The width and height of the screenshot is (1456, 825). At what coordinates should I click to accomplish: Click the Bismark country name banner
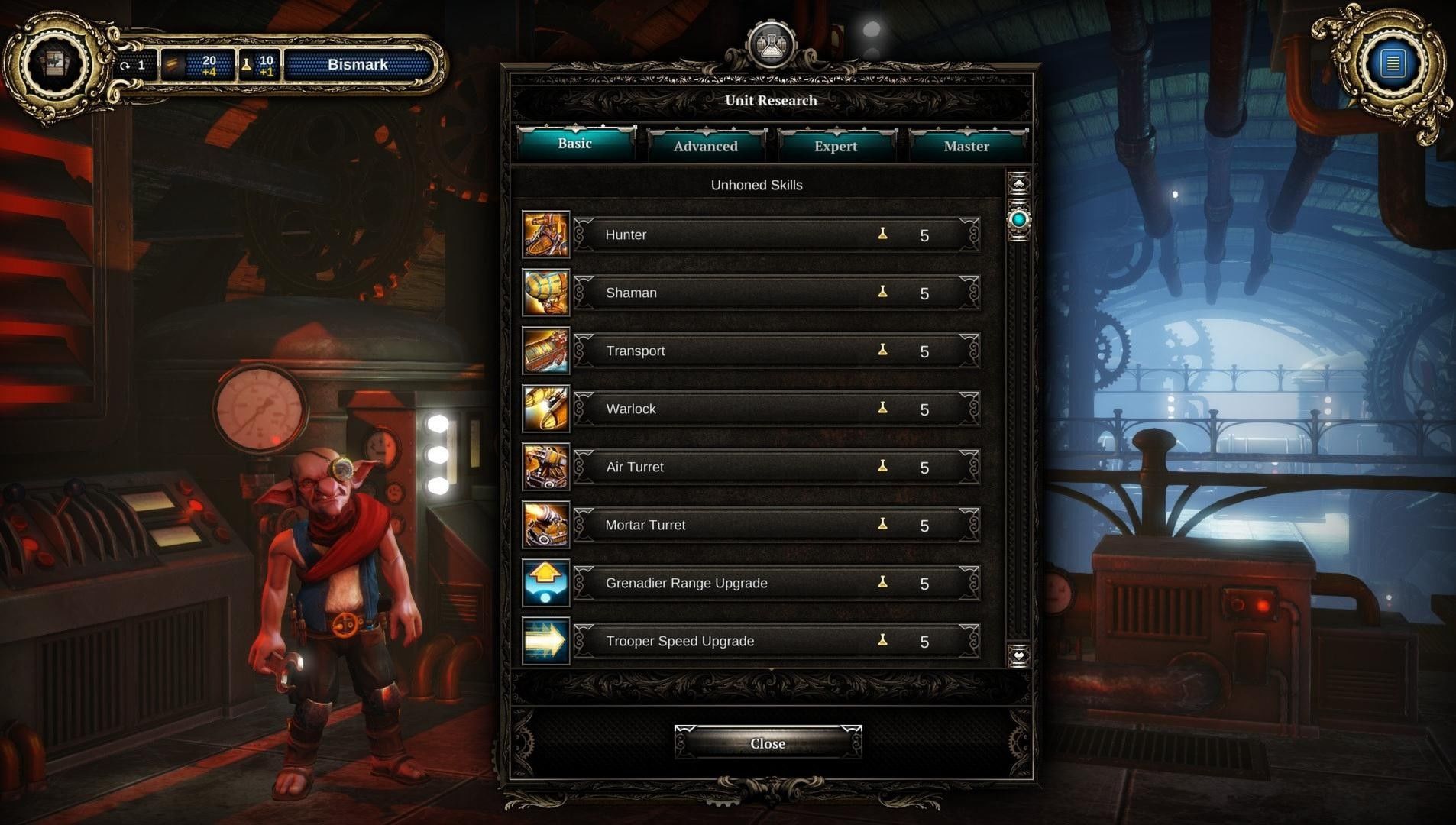(358, 65)
